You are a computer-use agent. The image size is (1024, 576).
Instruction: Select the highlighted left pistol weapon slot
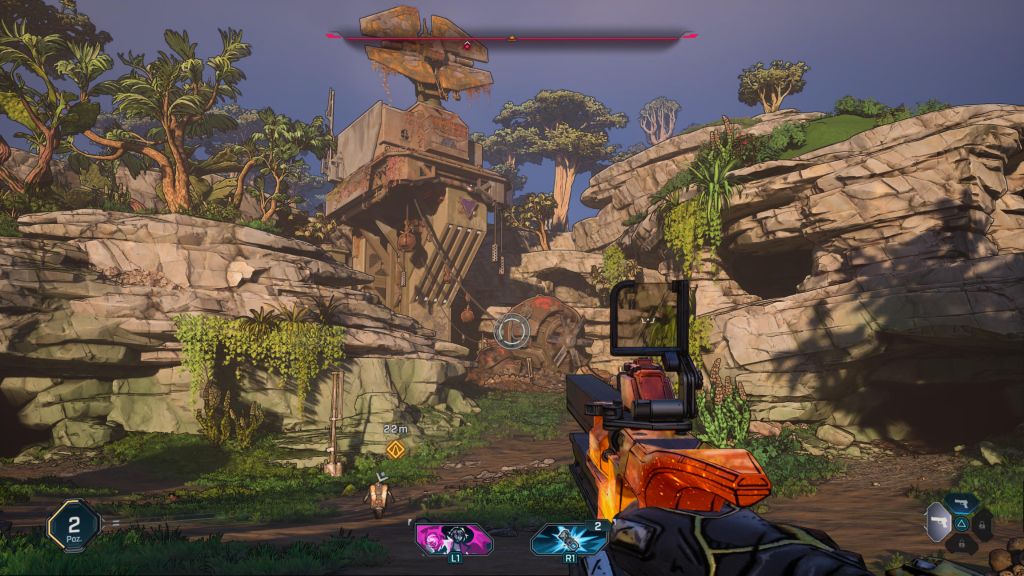coord(938,522)
